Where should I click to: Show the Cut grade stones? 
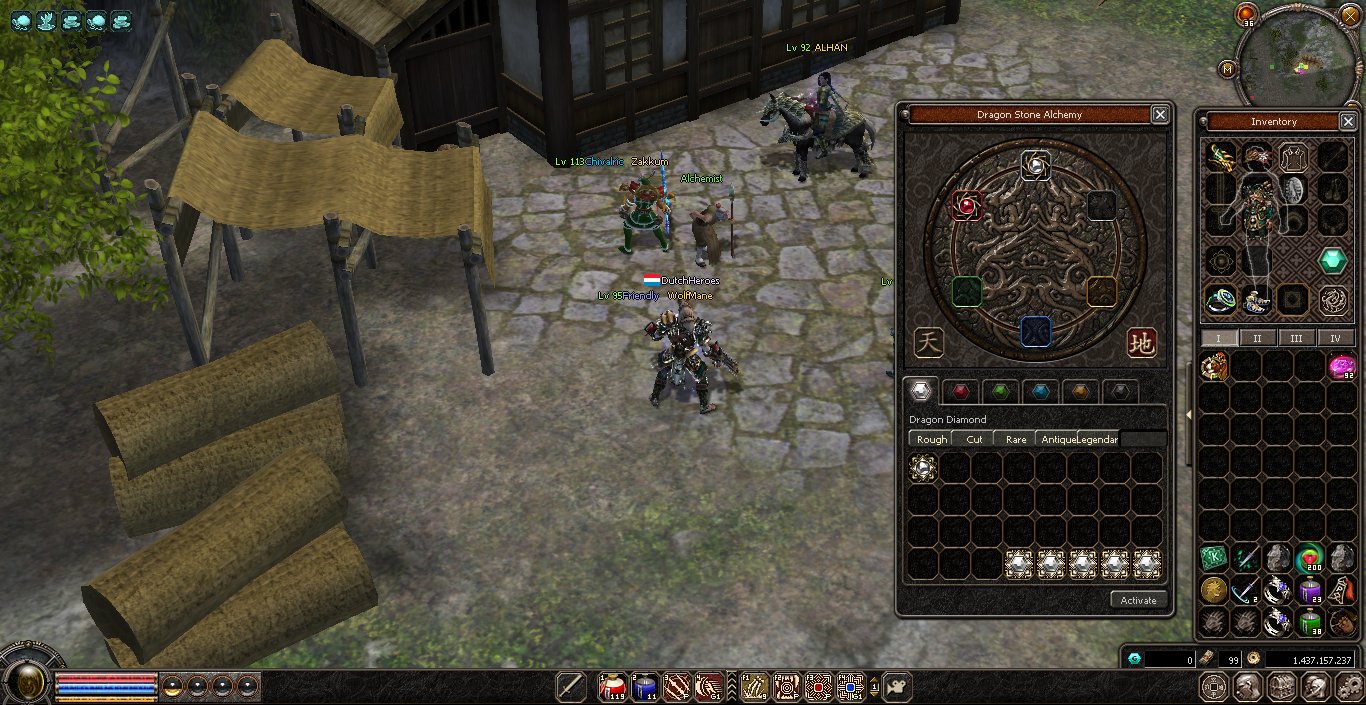point(974,439)
